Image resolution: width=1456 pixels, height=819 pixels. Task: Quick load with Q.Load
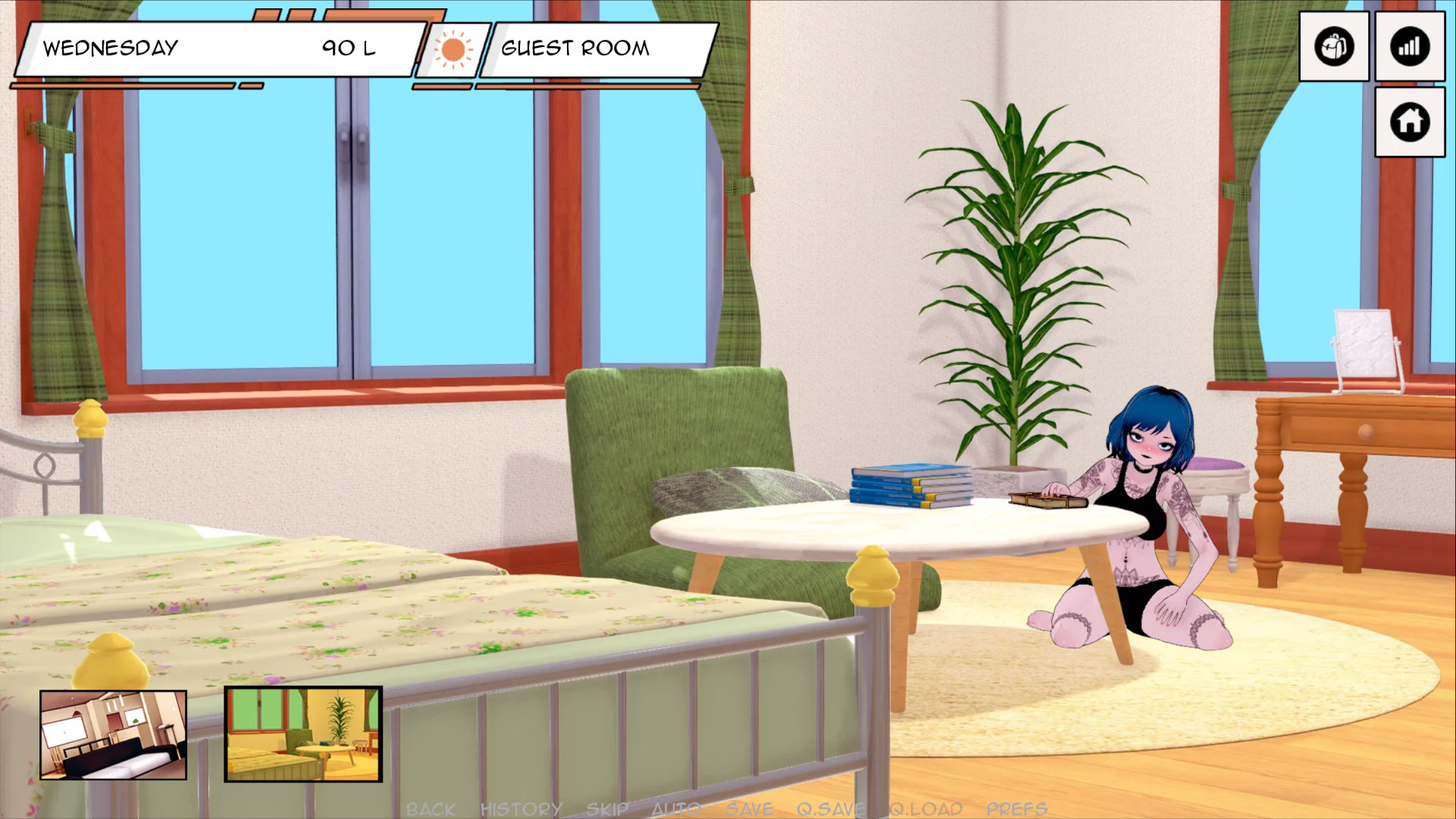pos(925,809)
